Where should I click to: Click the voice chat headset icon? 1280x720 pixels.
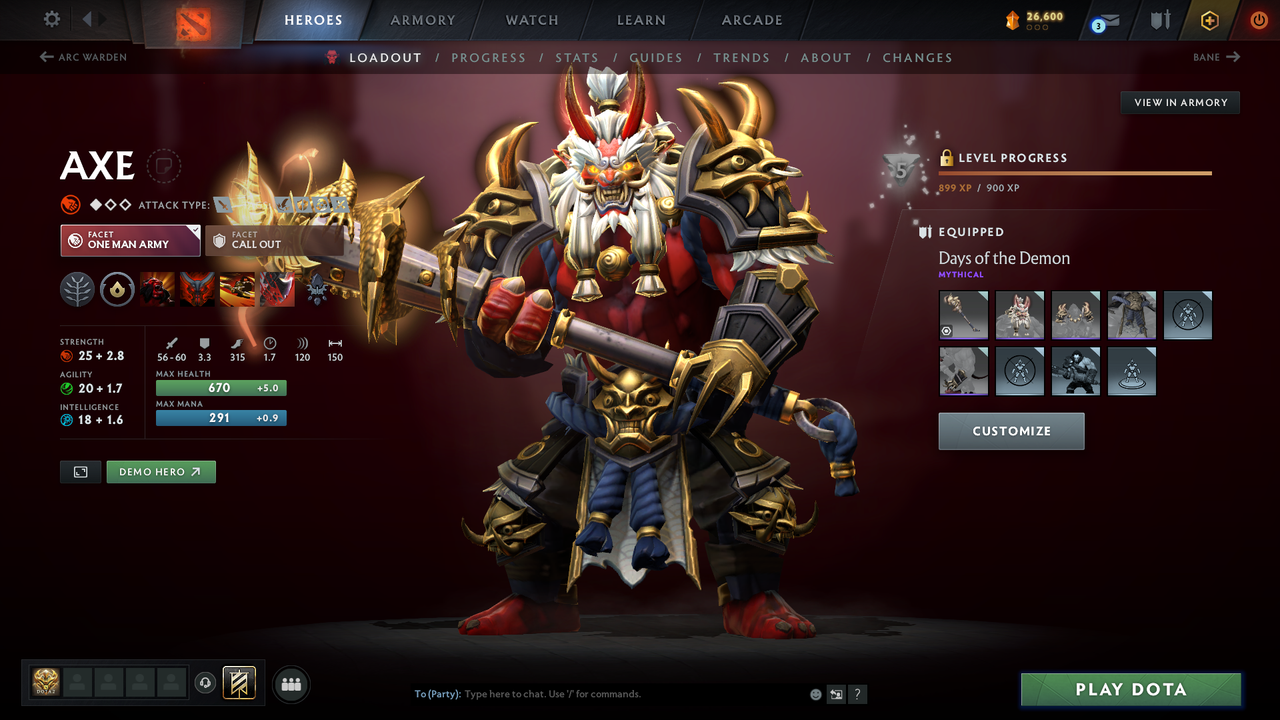[207, 683]
